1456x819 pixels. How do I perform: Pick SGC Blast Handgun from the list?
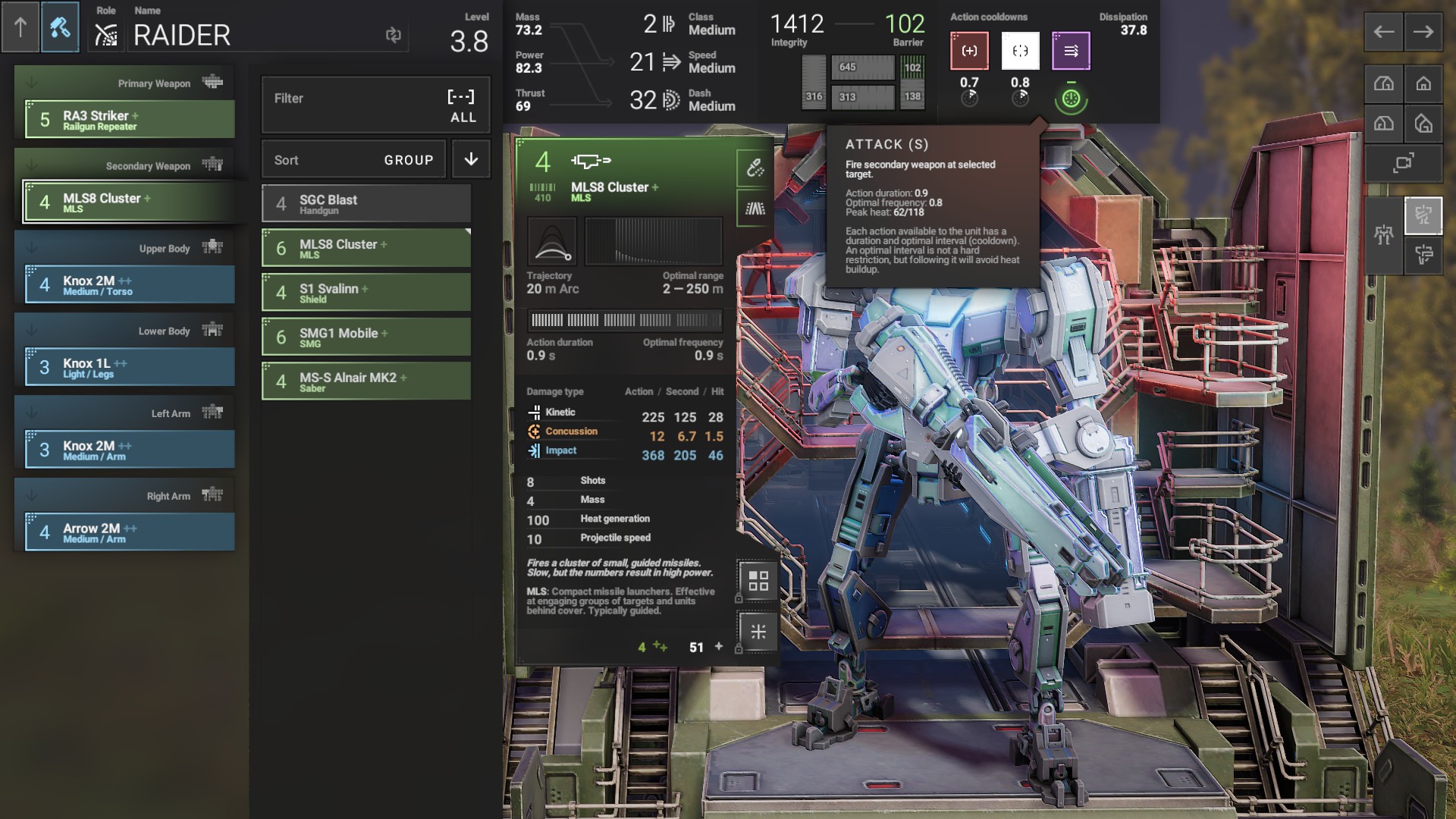pos(366,204)
